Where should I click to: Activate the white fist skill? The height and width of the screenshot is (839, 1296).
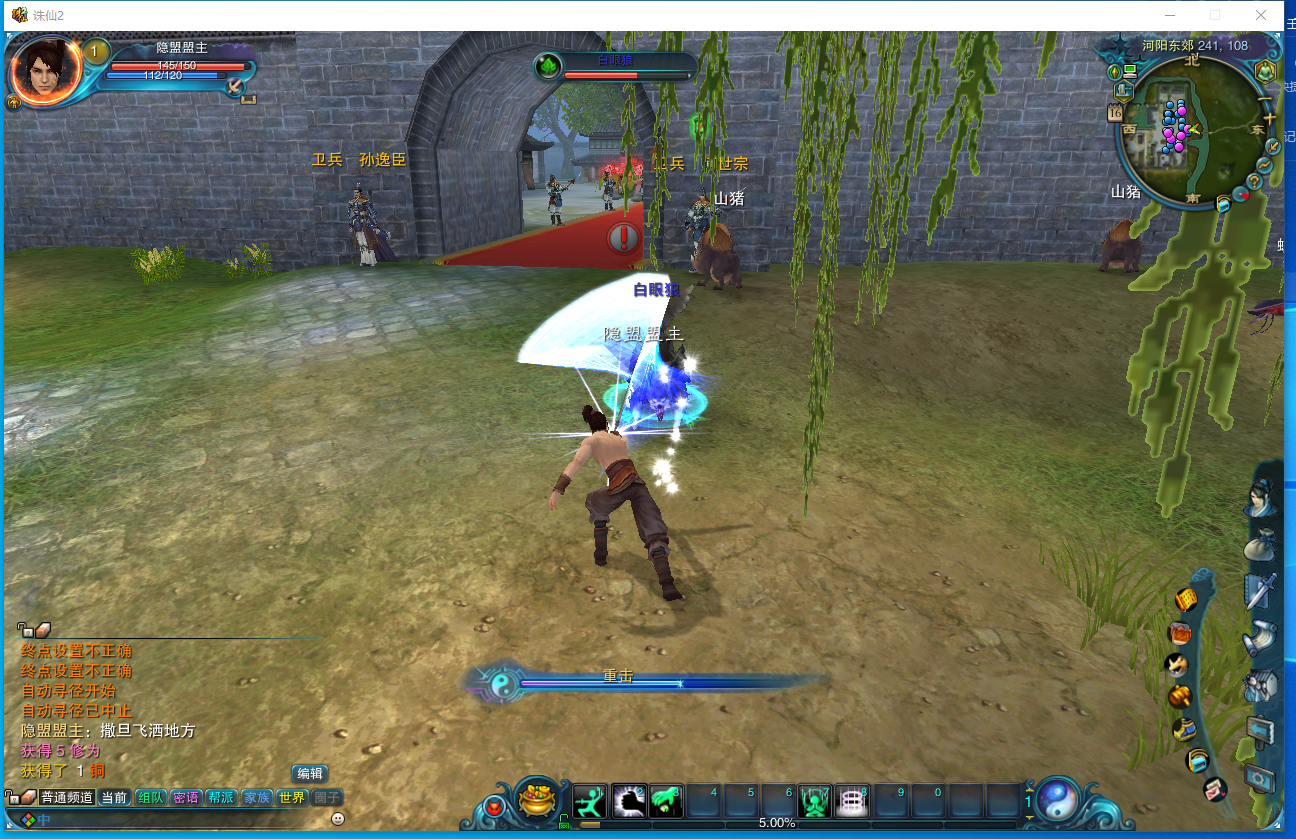point(628,802)
